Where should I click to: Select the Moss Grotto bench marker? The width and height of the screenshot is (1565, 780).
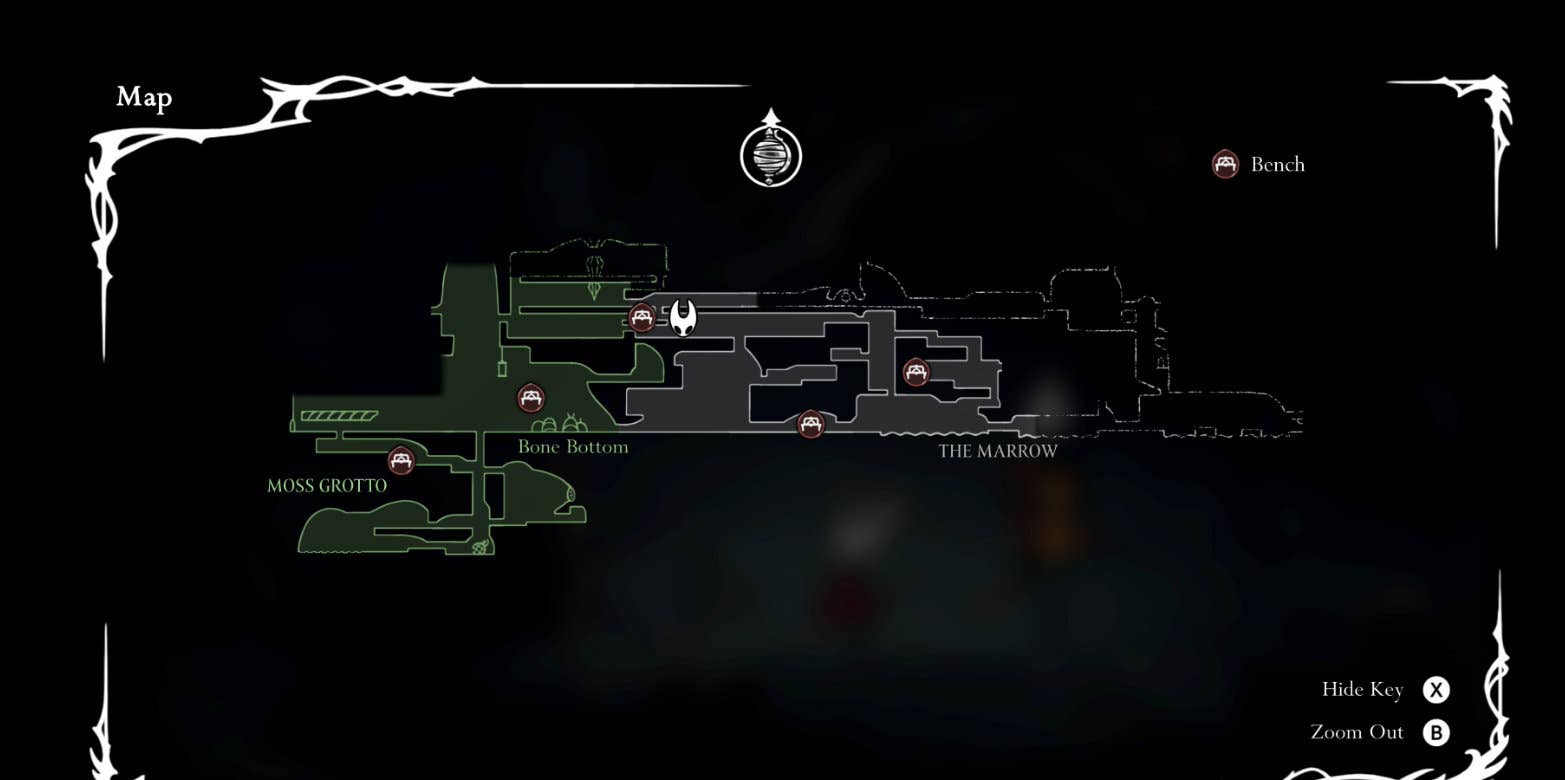click(401, 461)
